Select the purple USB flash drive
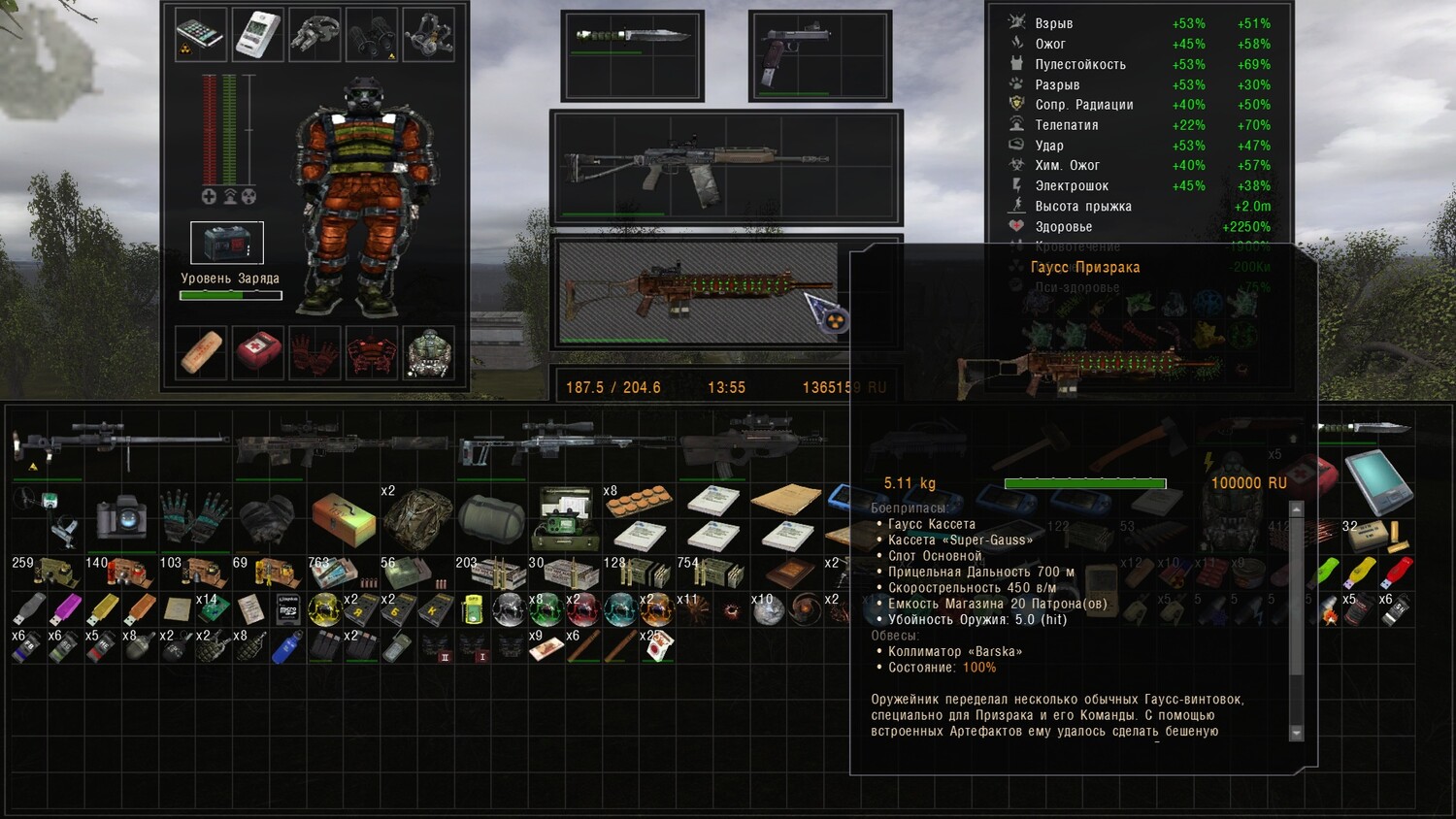 coord(67,608)
